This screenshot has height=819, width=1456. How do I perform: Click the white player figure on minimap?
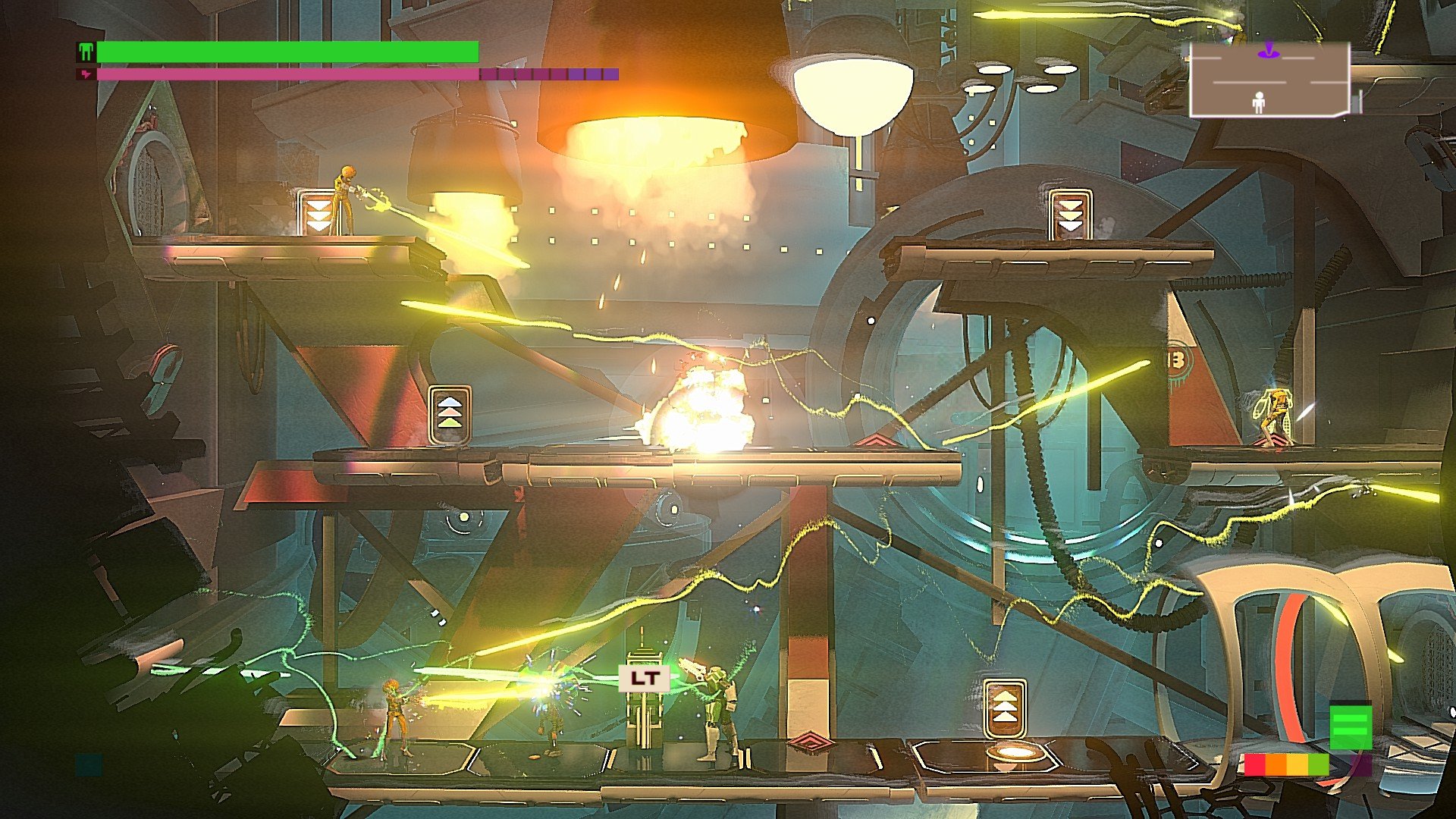click(x=1259, y=102)
